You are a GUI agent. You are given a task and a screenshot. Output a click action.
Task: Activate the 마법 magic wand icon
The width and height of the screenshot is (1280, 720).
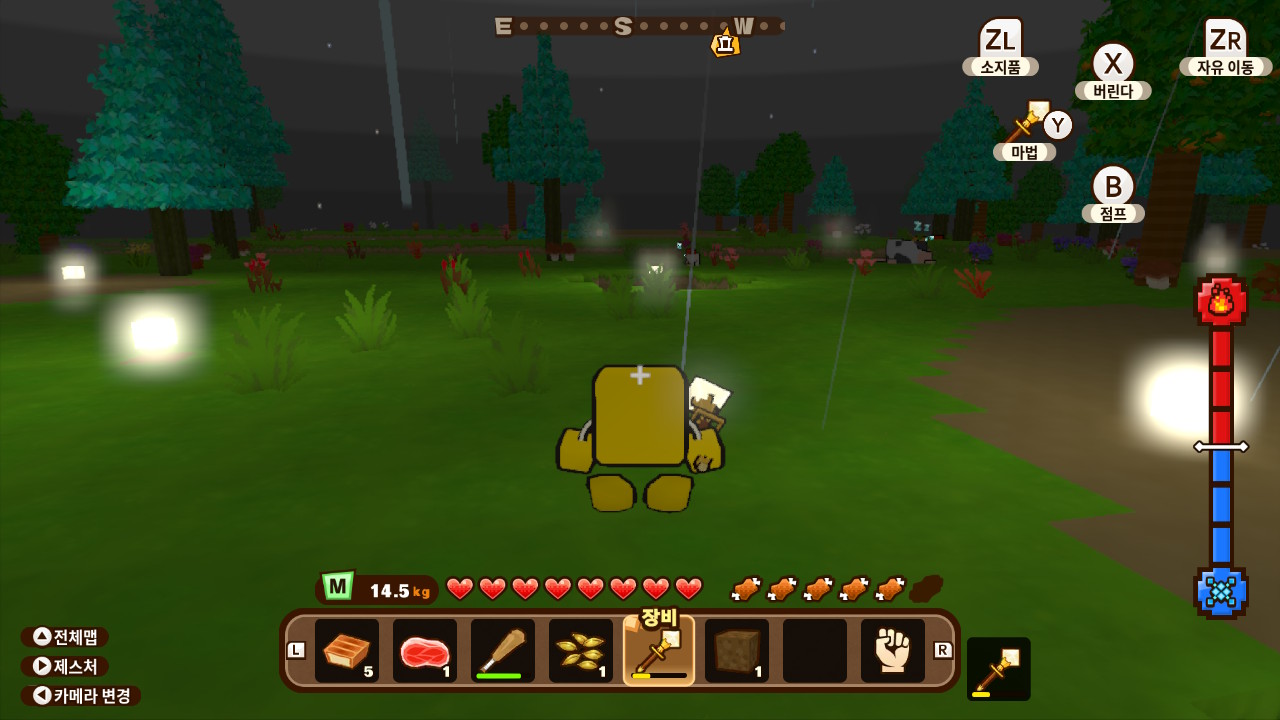click(1027, 123)
